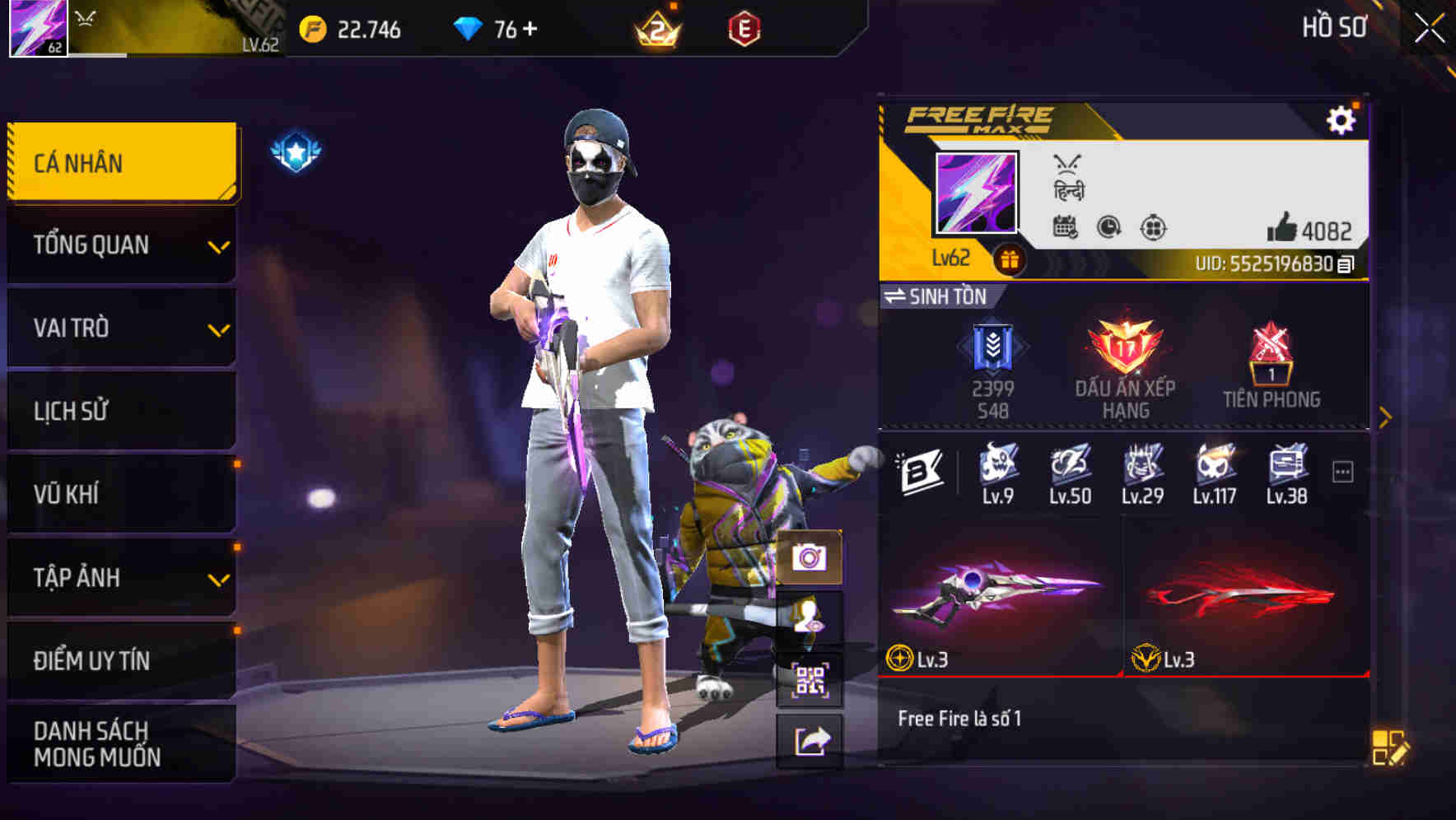Click the camera screenshot icon near the character
The height and width of the screenshot is (820, 1456).
point(810,558)
